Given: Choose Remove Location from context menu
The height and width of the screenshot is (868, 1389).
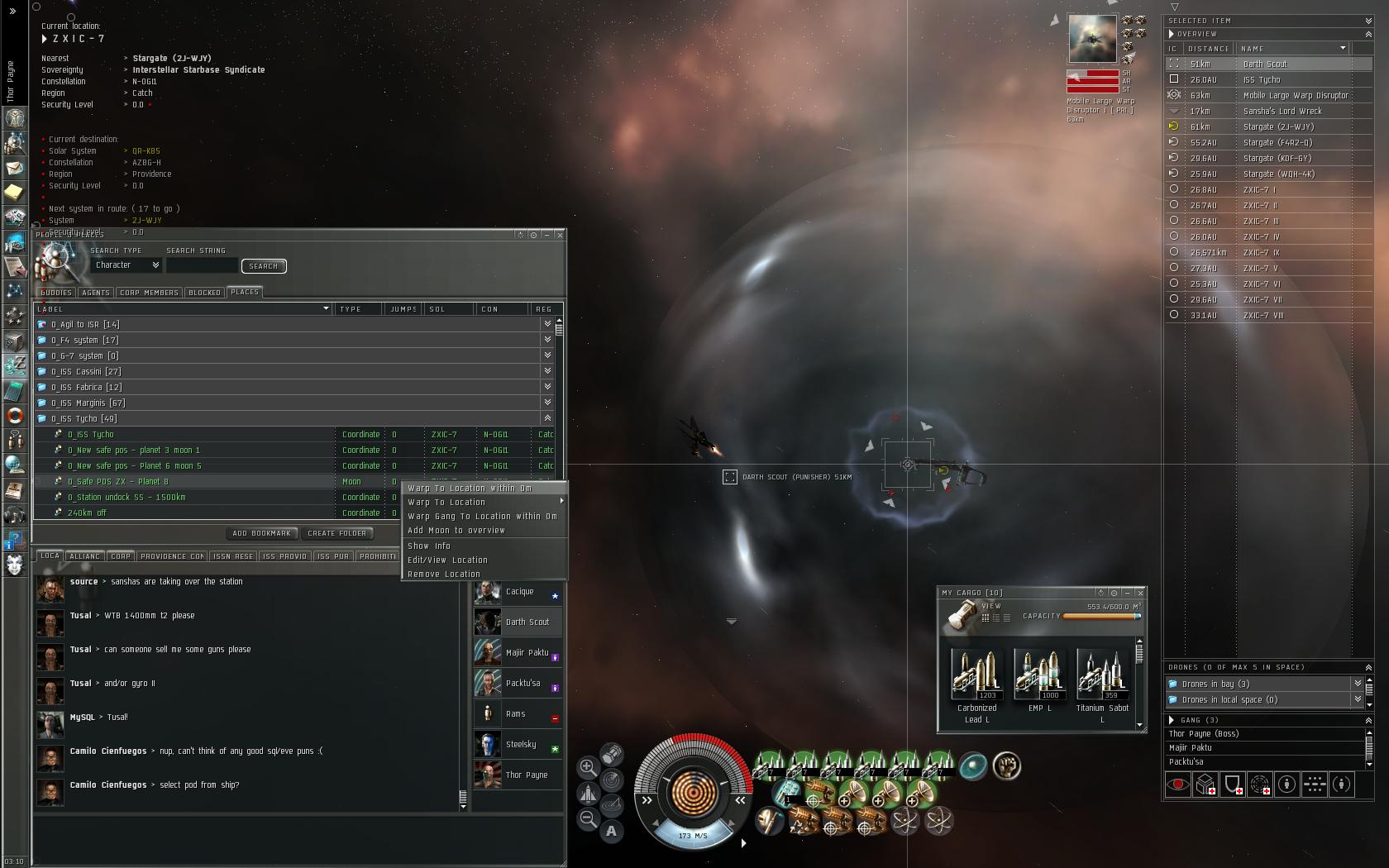Looking at the screenshot, I should [443, 575].
